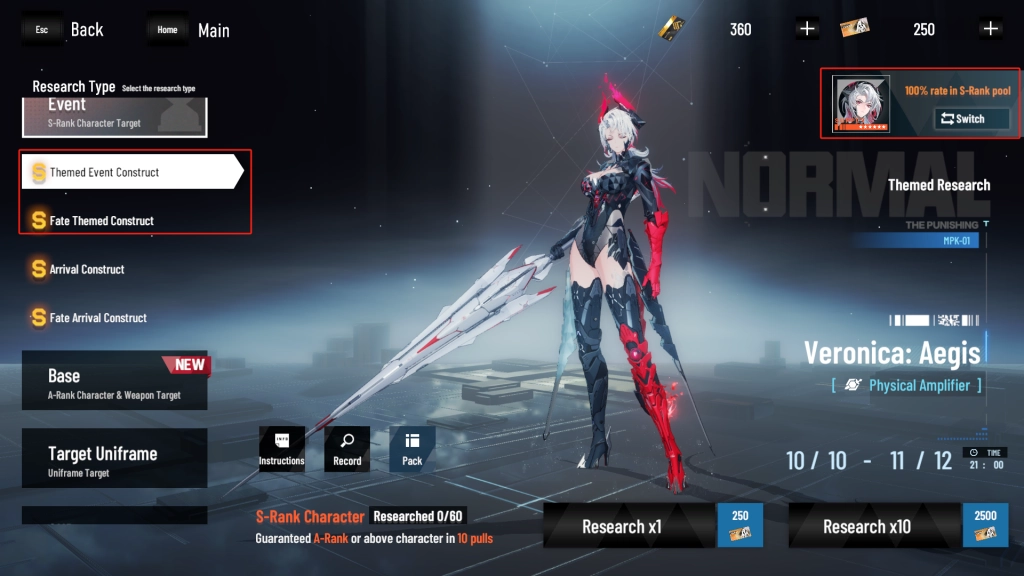This screenshot has height=576, width=1024.
Task: Select the Event research type
Action: [114, 112]
